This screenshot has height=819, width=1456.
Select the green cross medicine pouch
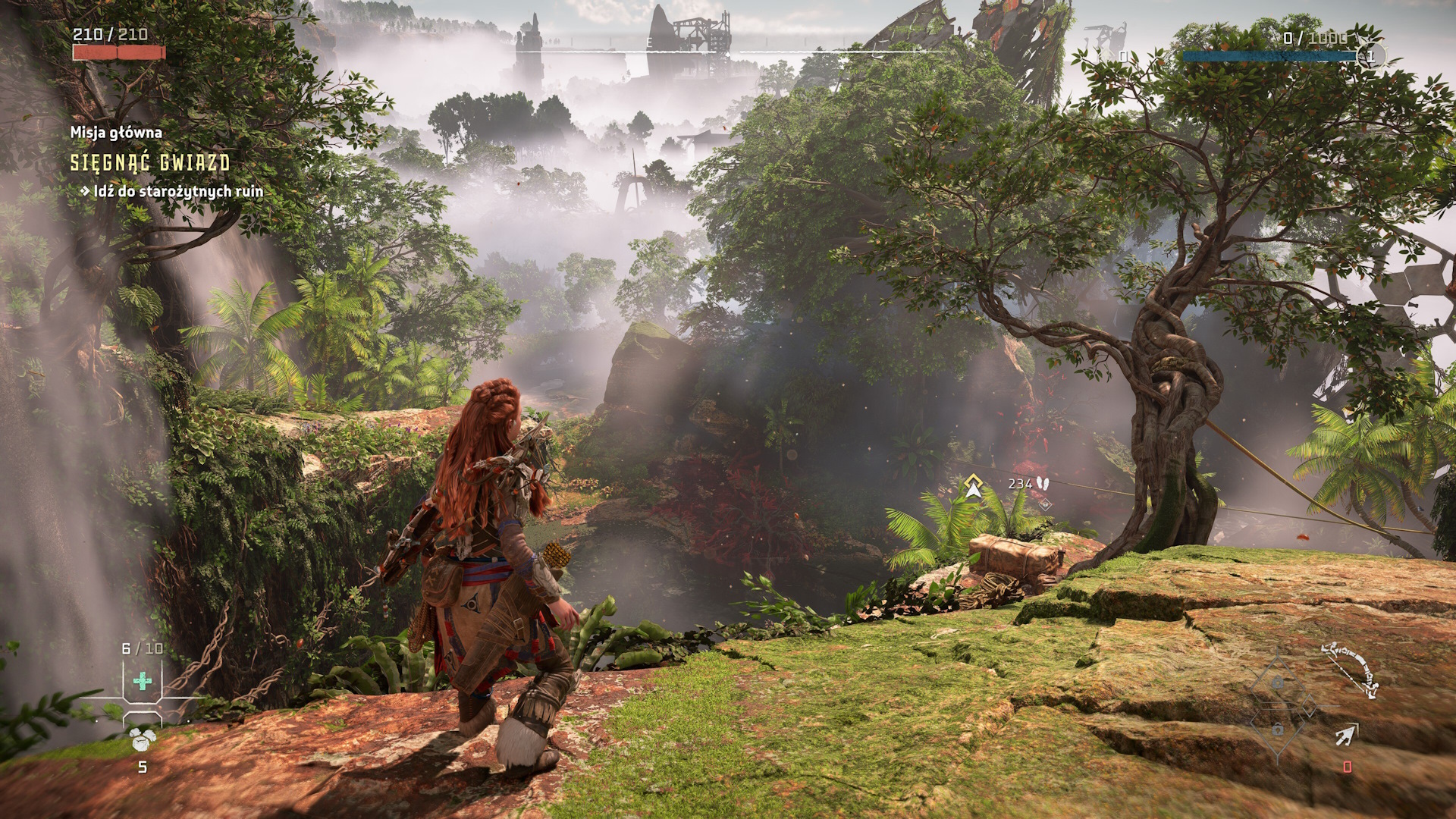(142, 680)
